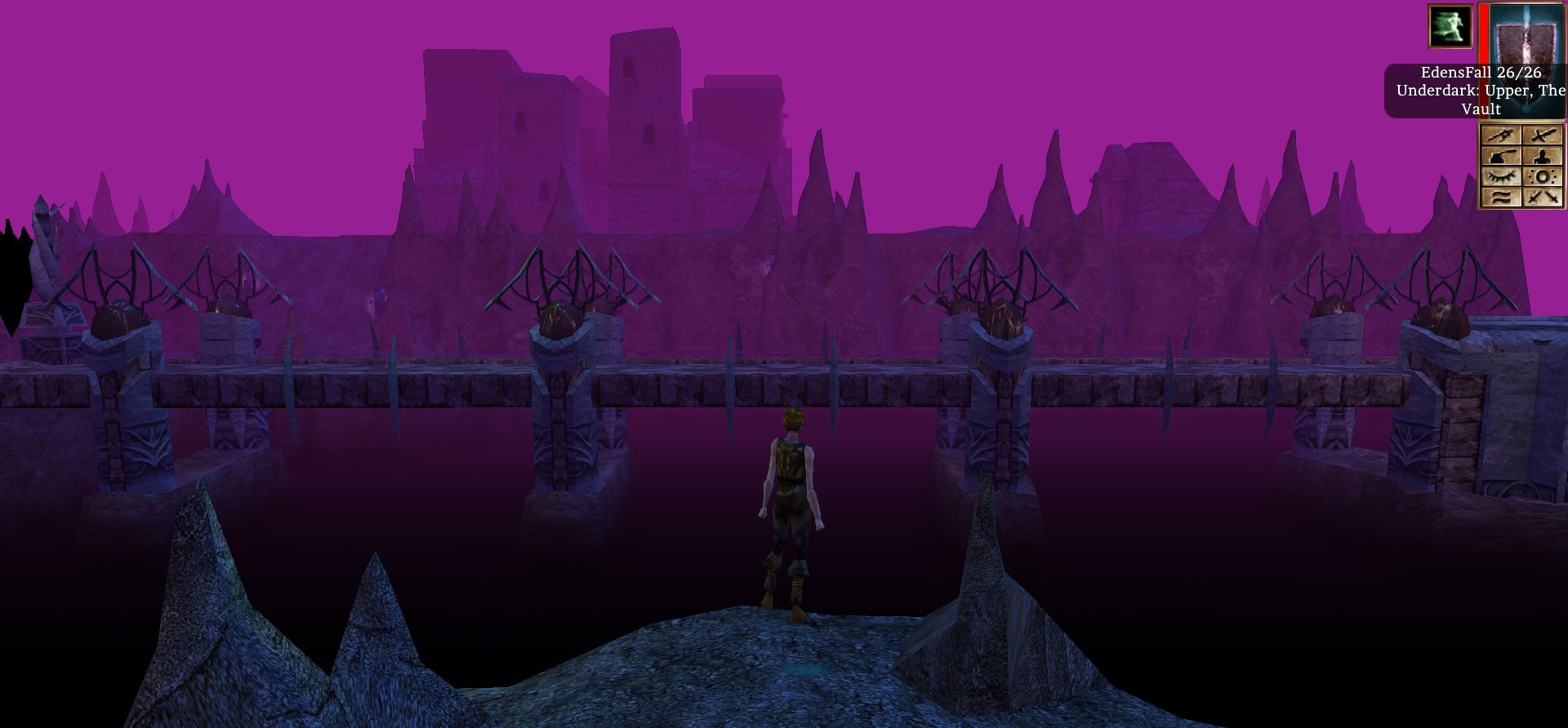
Task: Click the anvil icon in the grid
Action: [x=1501, y=157]
